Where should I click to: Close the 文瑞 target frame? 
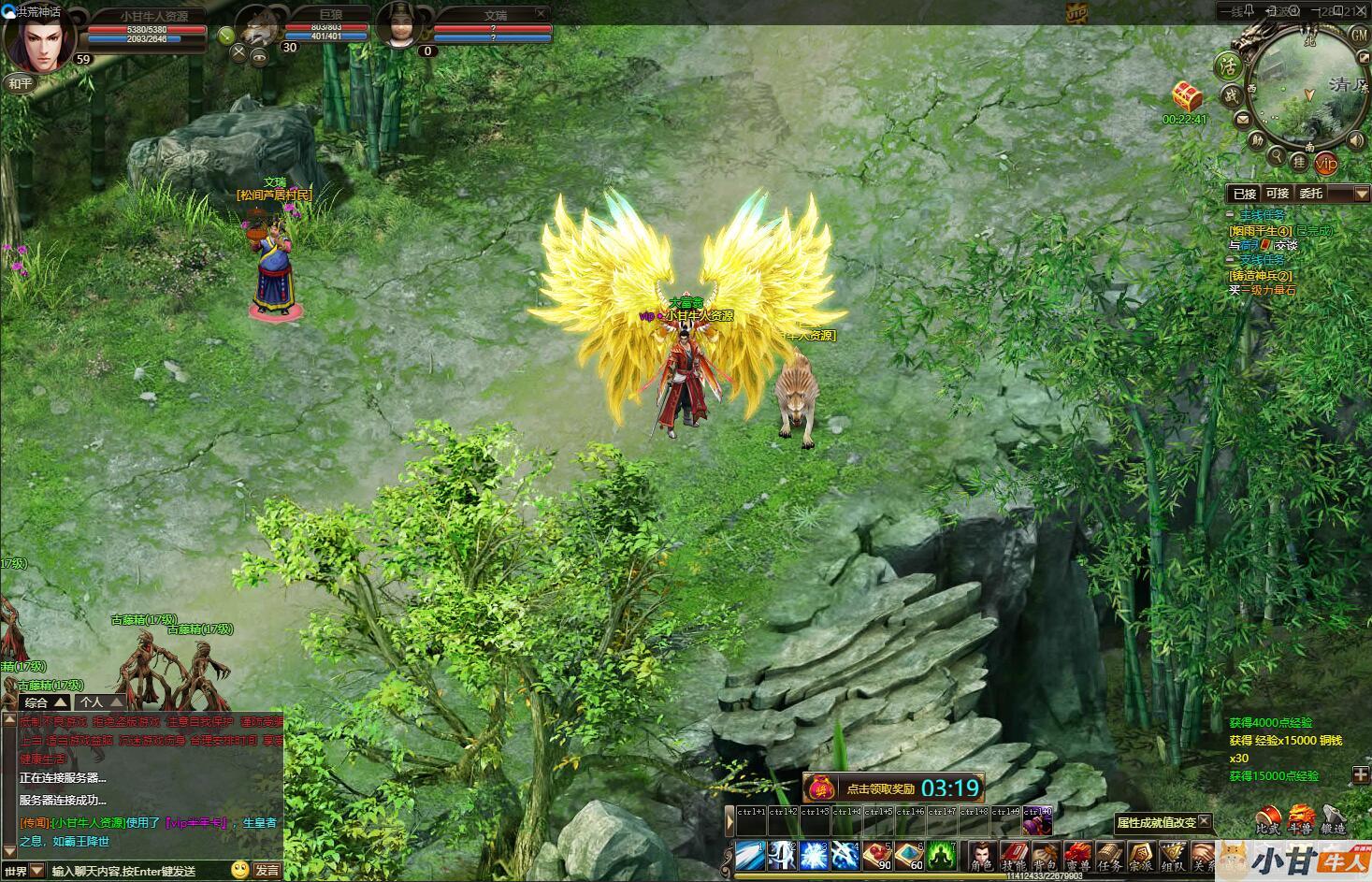[x=541, y=14]
